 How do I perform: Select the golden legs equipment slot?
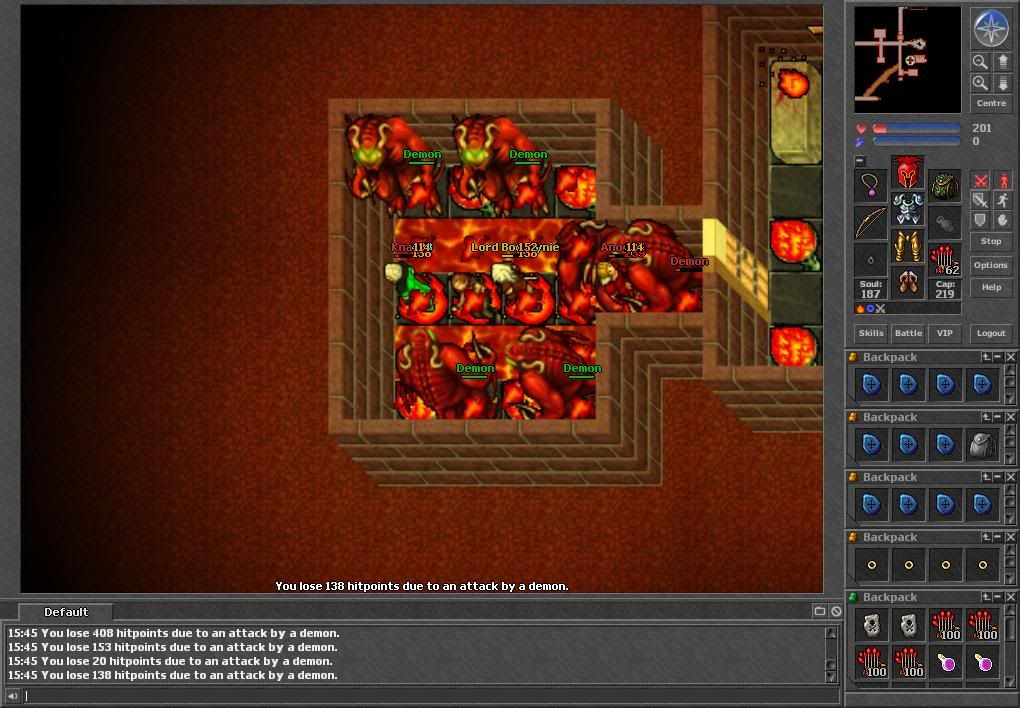pos(907,246)
